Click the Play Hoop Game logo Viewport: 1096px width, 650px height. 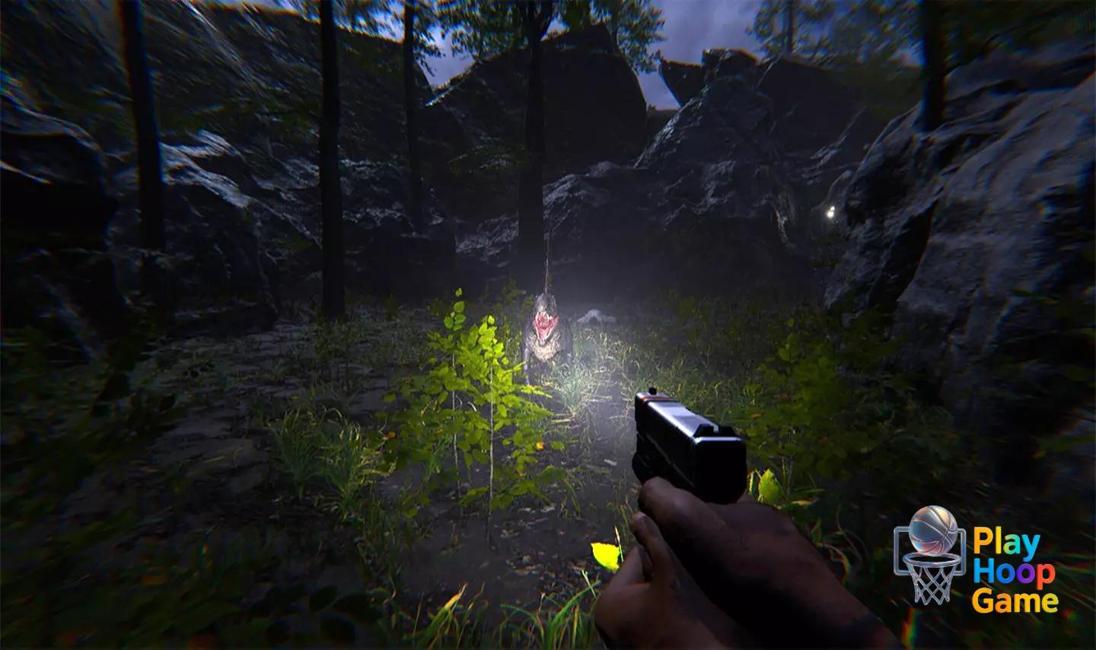pos(975,558)
